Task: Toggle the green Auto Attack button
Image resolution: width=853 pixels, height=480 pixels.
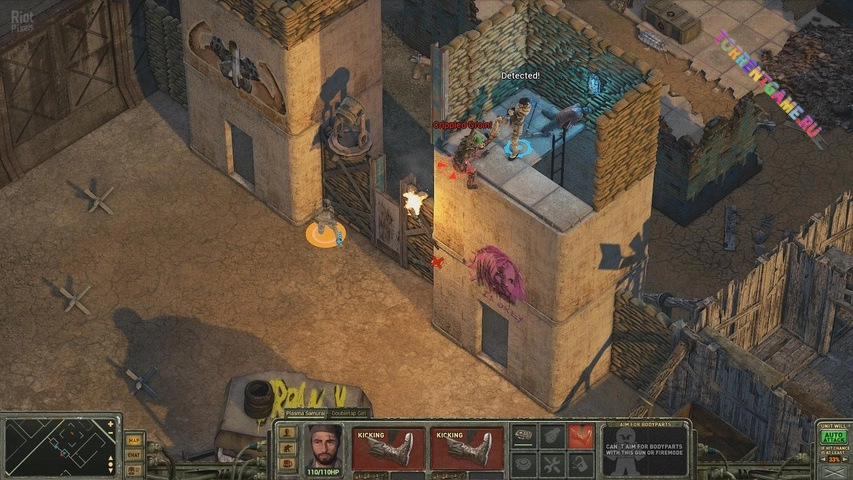Action: [833, 436]
